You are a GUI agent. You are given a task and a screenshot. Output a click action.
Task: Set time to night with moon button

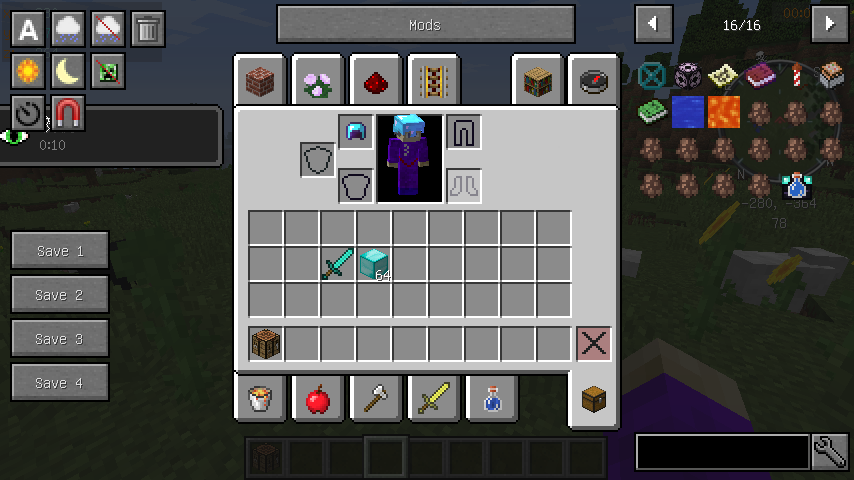point(68,71)
